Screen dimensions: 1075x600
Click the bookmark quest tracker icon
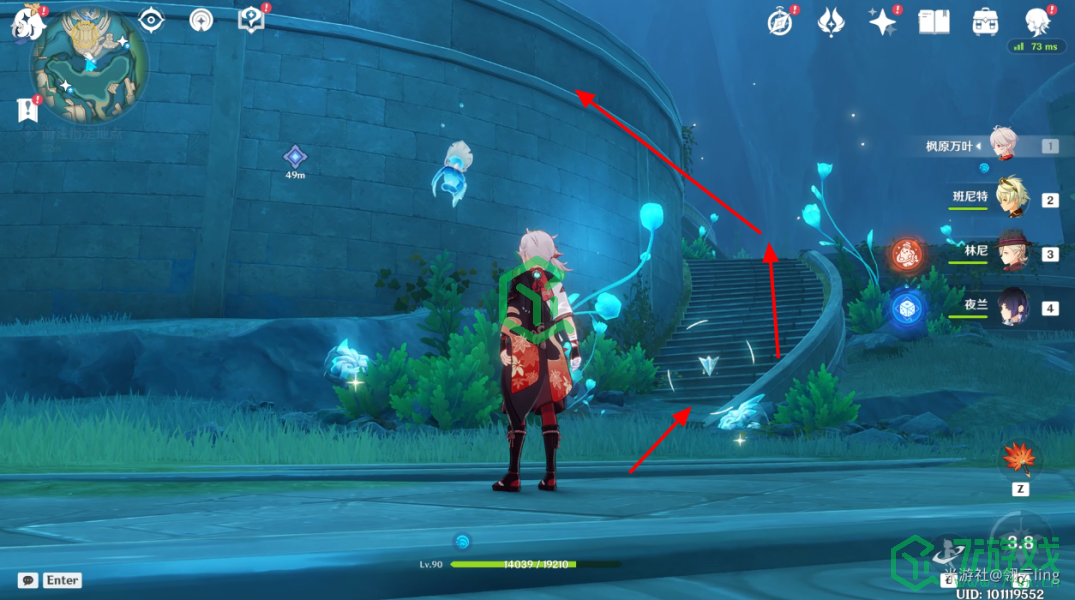[27, 110]
